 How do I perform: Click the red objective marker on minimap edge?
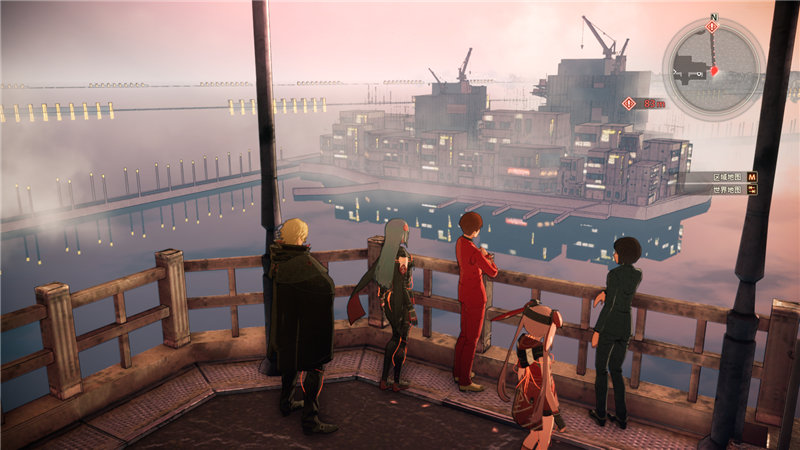click(712, 27)
